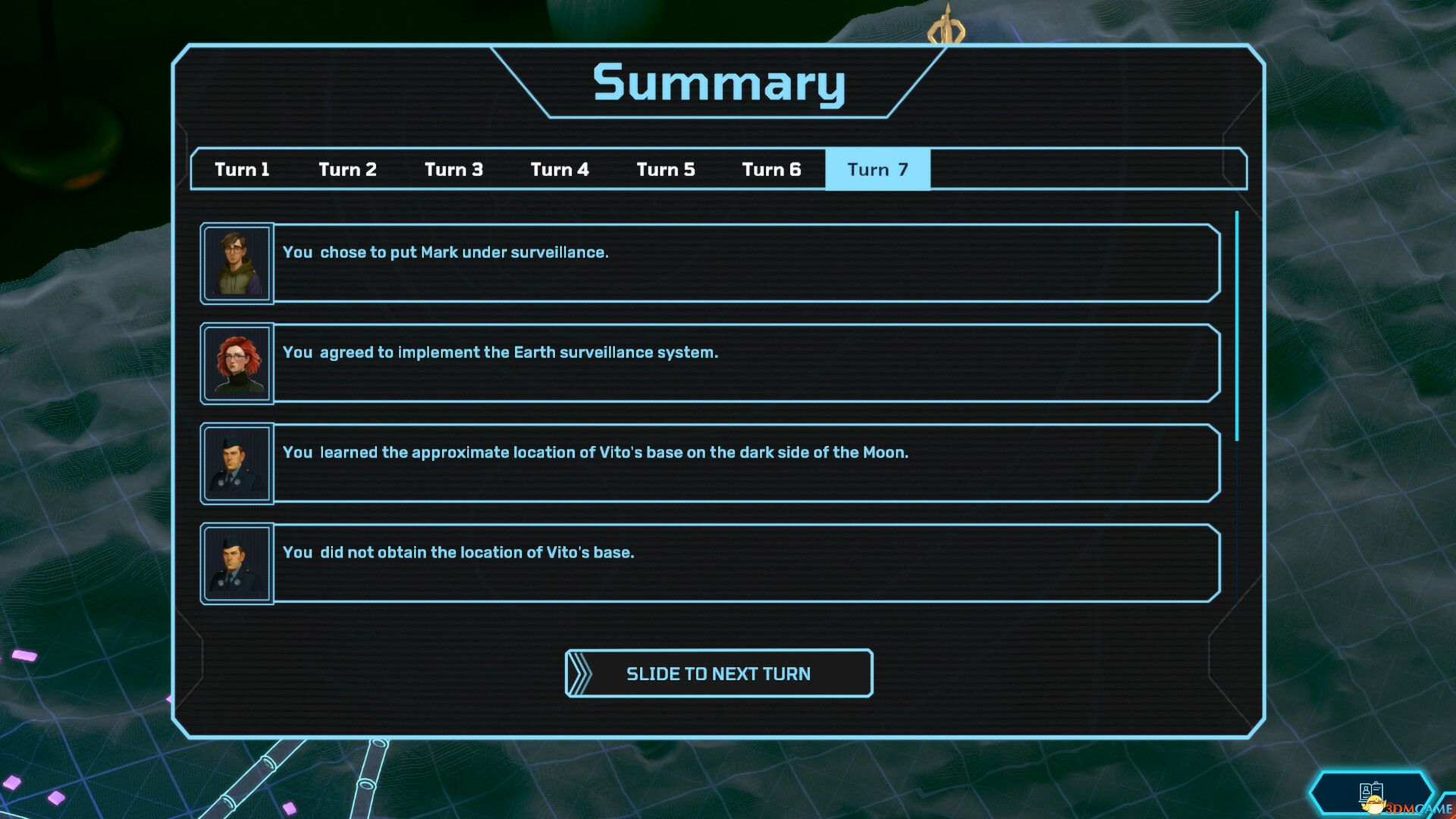Open Turn 2 from the tab bar
The image size is (1456, 819).
pyautogui.click(x=347, y=169)
